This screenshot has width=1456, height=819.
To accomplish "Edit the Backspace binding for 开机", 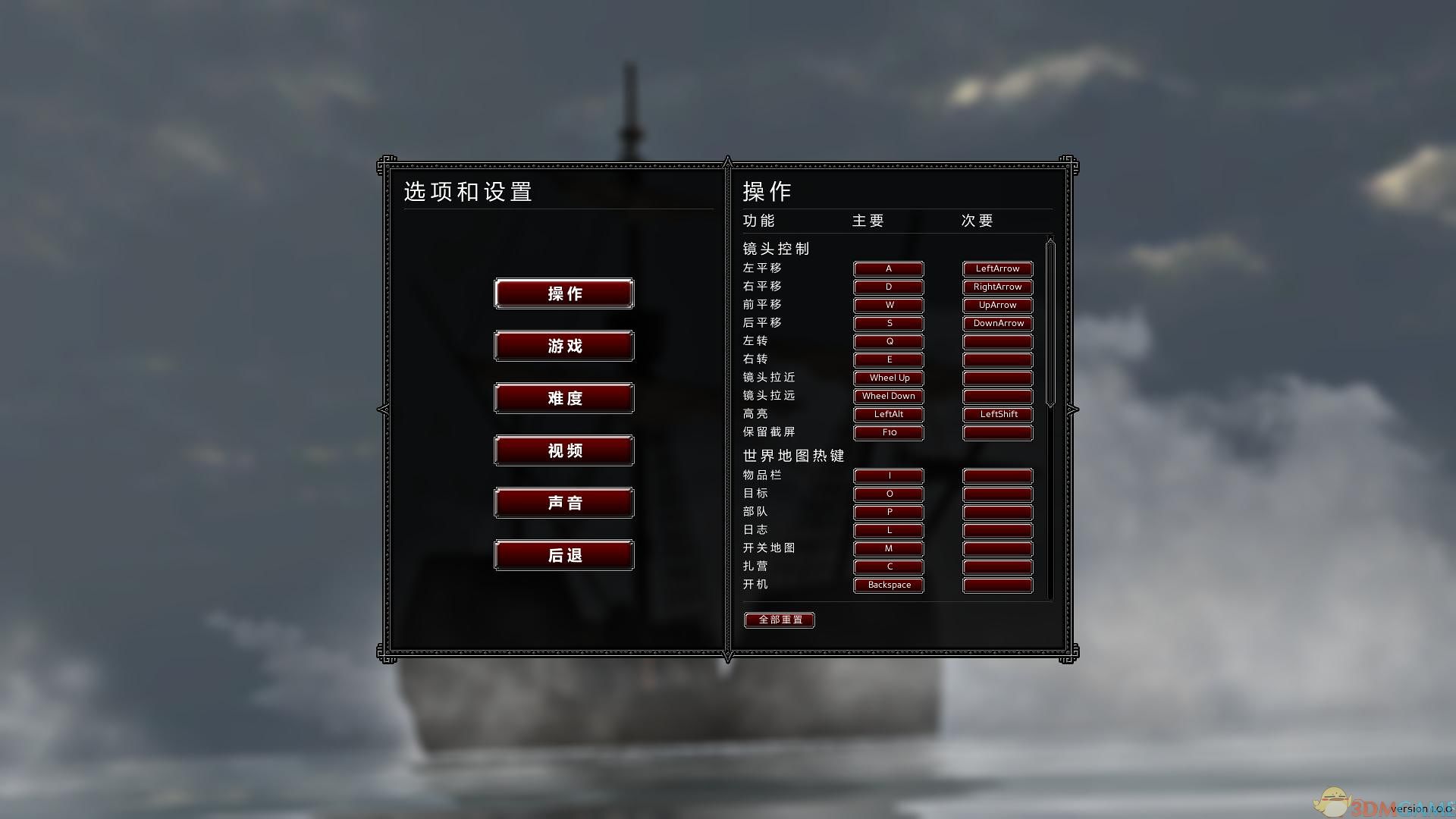I will point(888,585).
